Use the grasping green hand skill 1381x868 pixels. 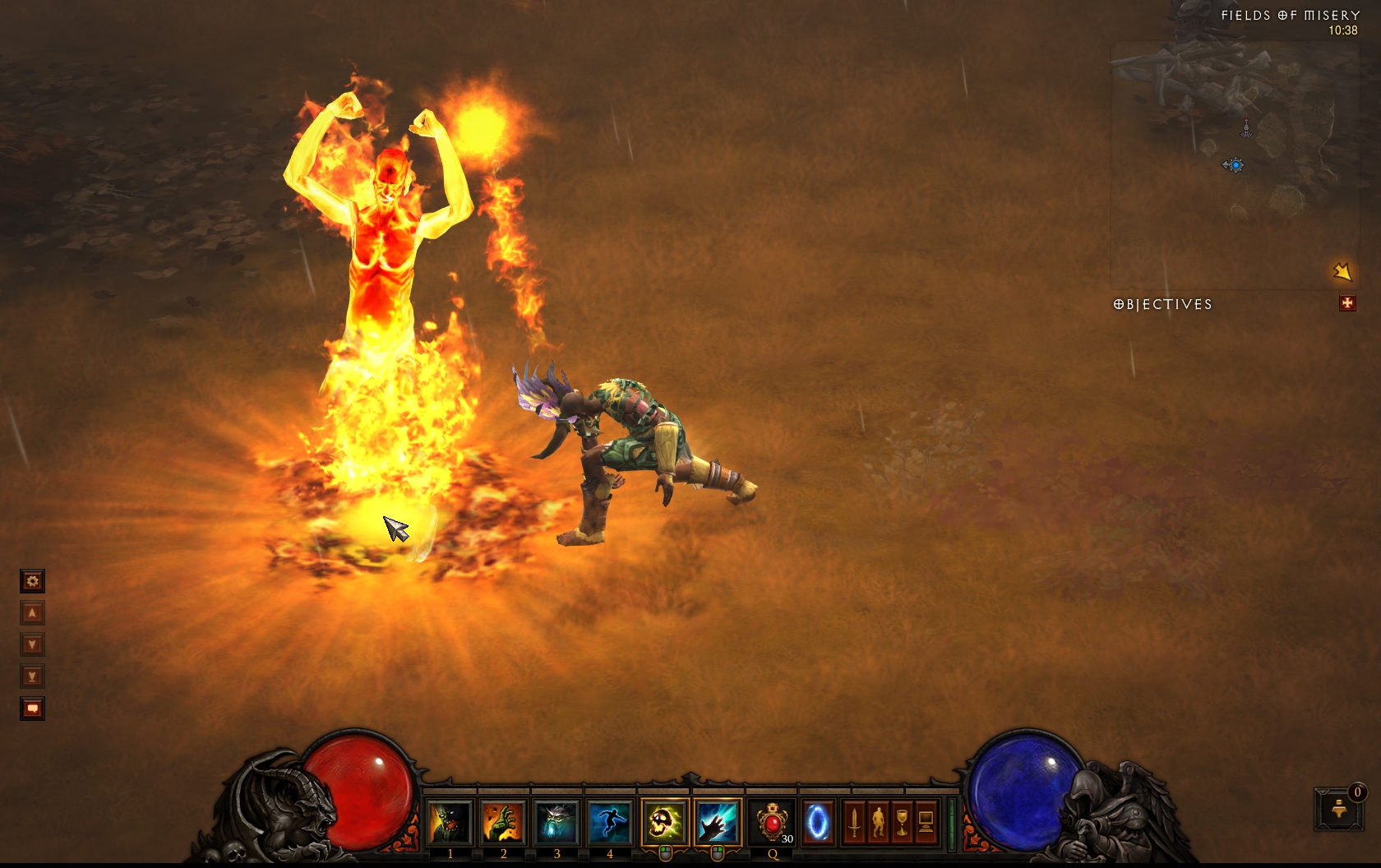[503, 822]
